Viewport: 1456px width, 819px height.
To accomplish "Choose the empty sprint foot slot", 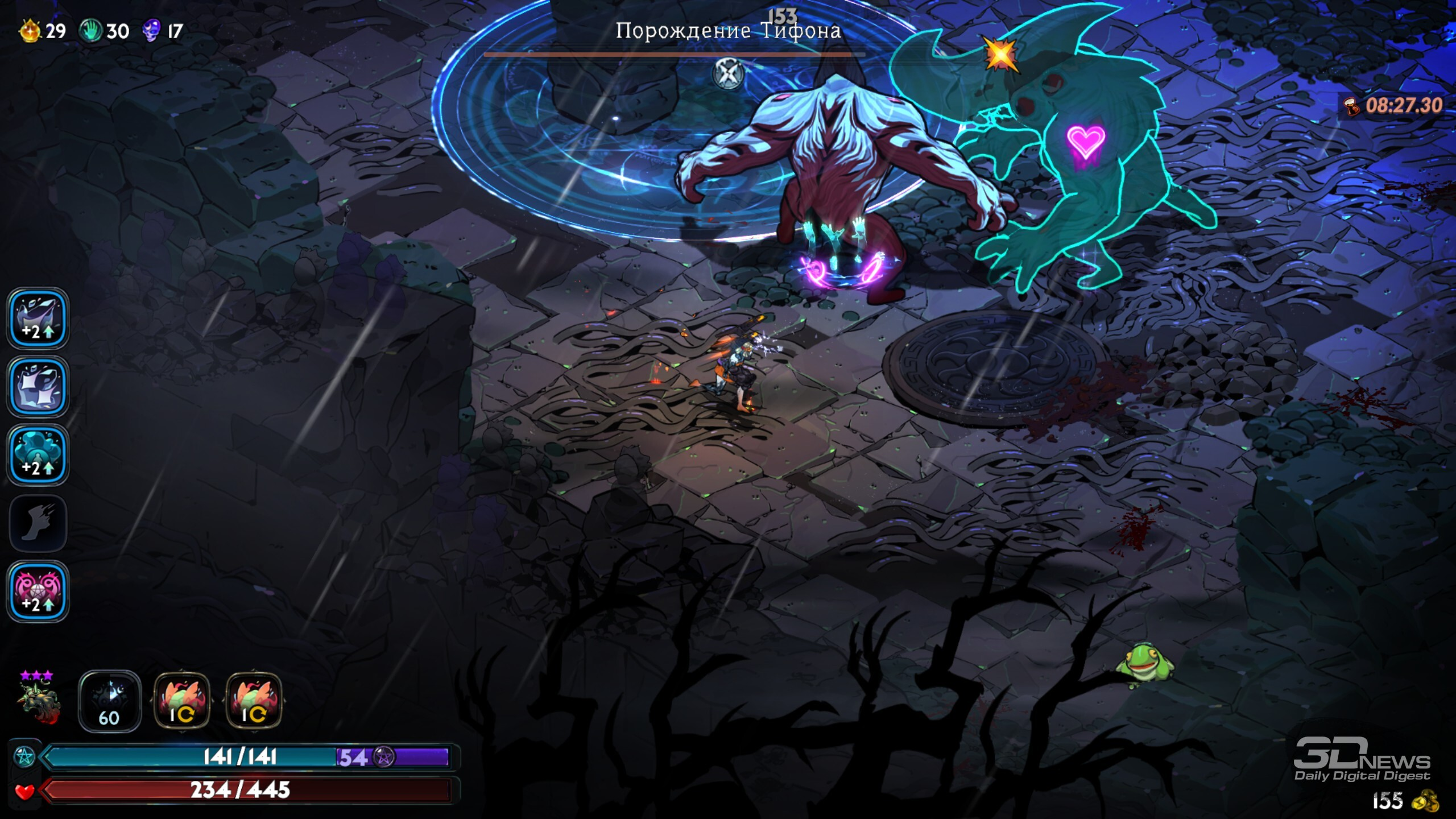I will 38,523.
